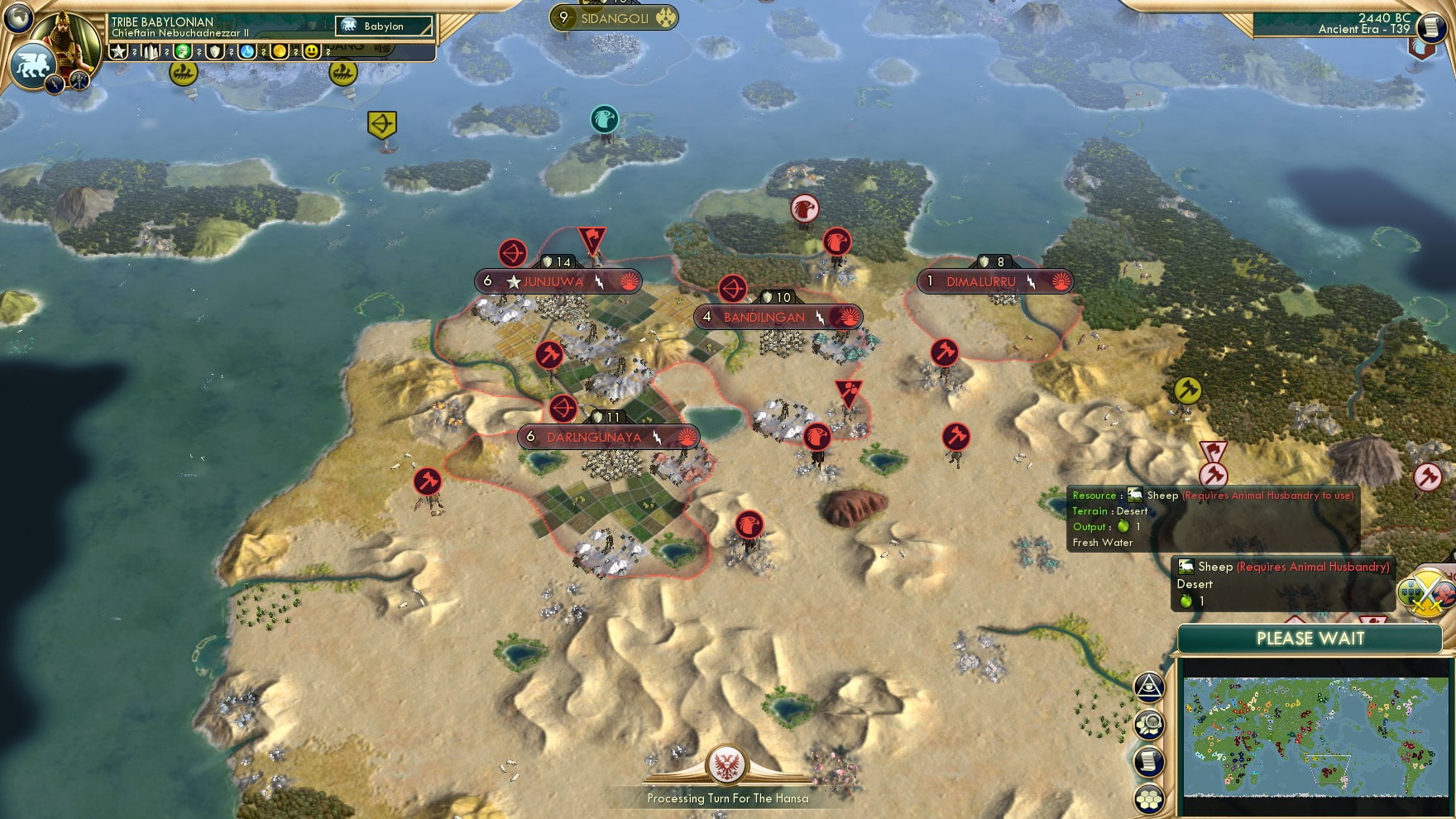The image size is (1456, 819).
Task: Check the happiness smiley indicator
Action: [x=312, y=51]
